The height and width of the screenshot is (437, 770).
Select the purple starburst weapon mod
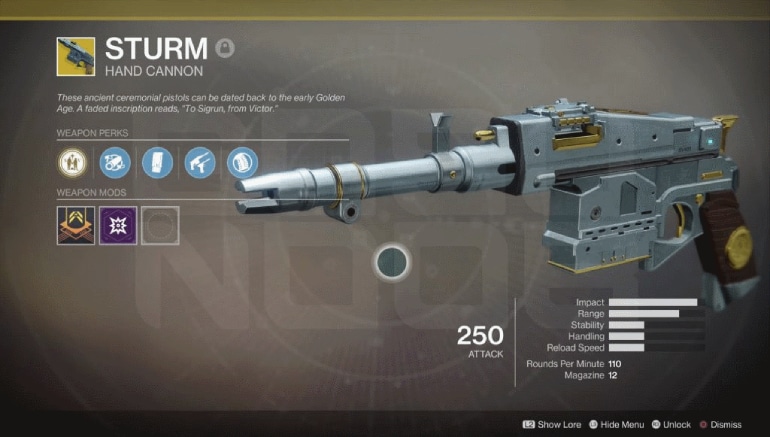point(118,226)
